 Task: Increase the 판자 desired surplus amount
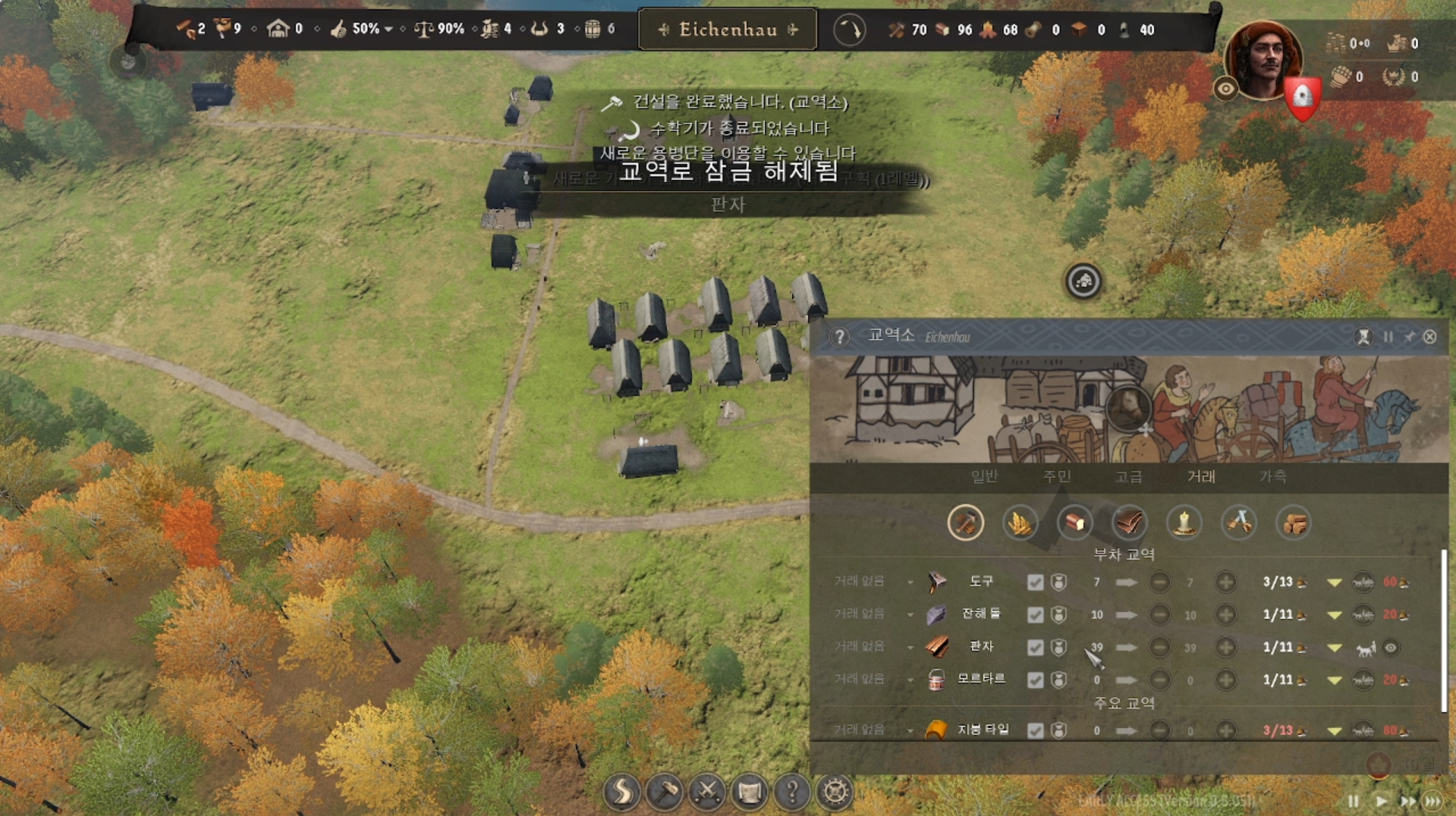click(1225, 648)
